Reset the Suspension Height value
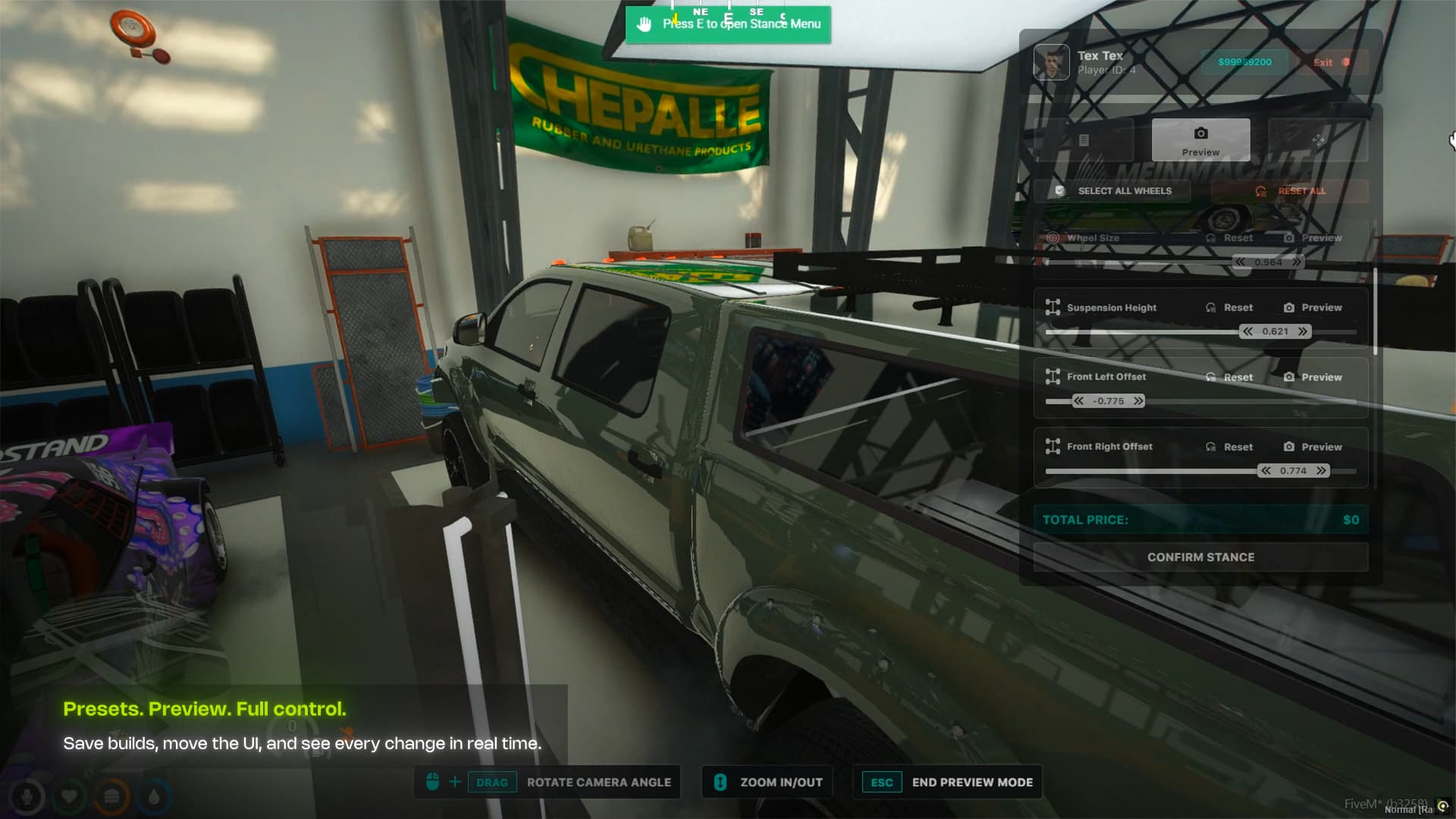This screenshot has width=1456, height=819. (1230, 308)
